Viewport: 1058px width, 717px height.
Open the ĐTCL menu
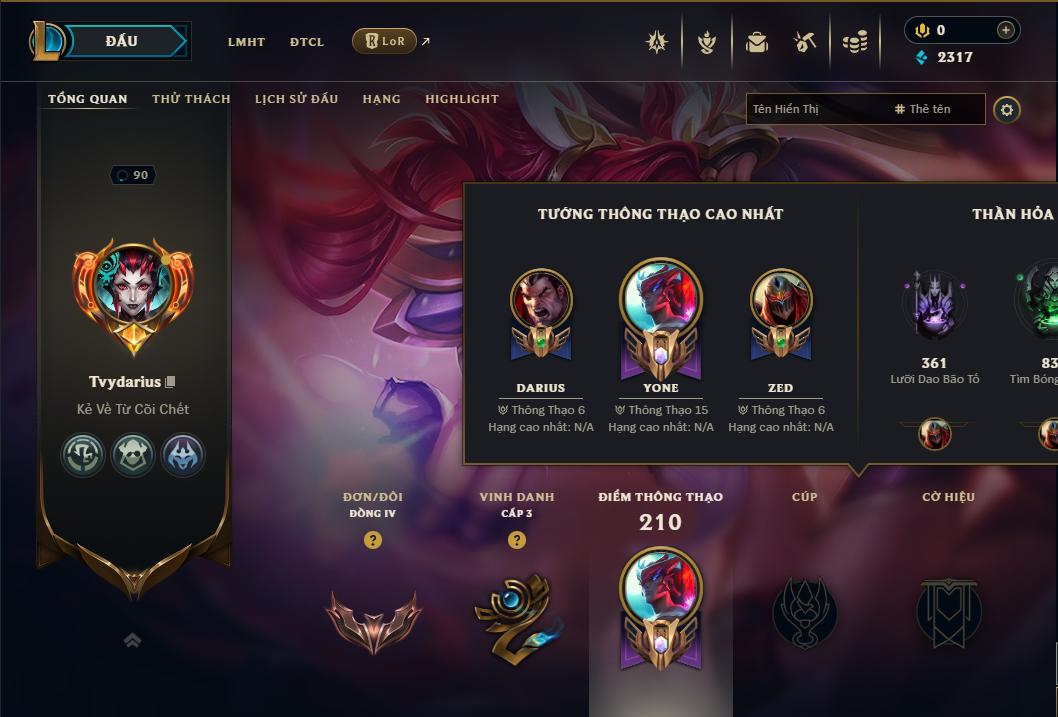pos(307,42)
